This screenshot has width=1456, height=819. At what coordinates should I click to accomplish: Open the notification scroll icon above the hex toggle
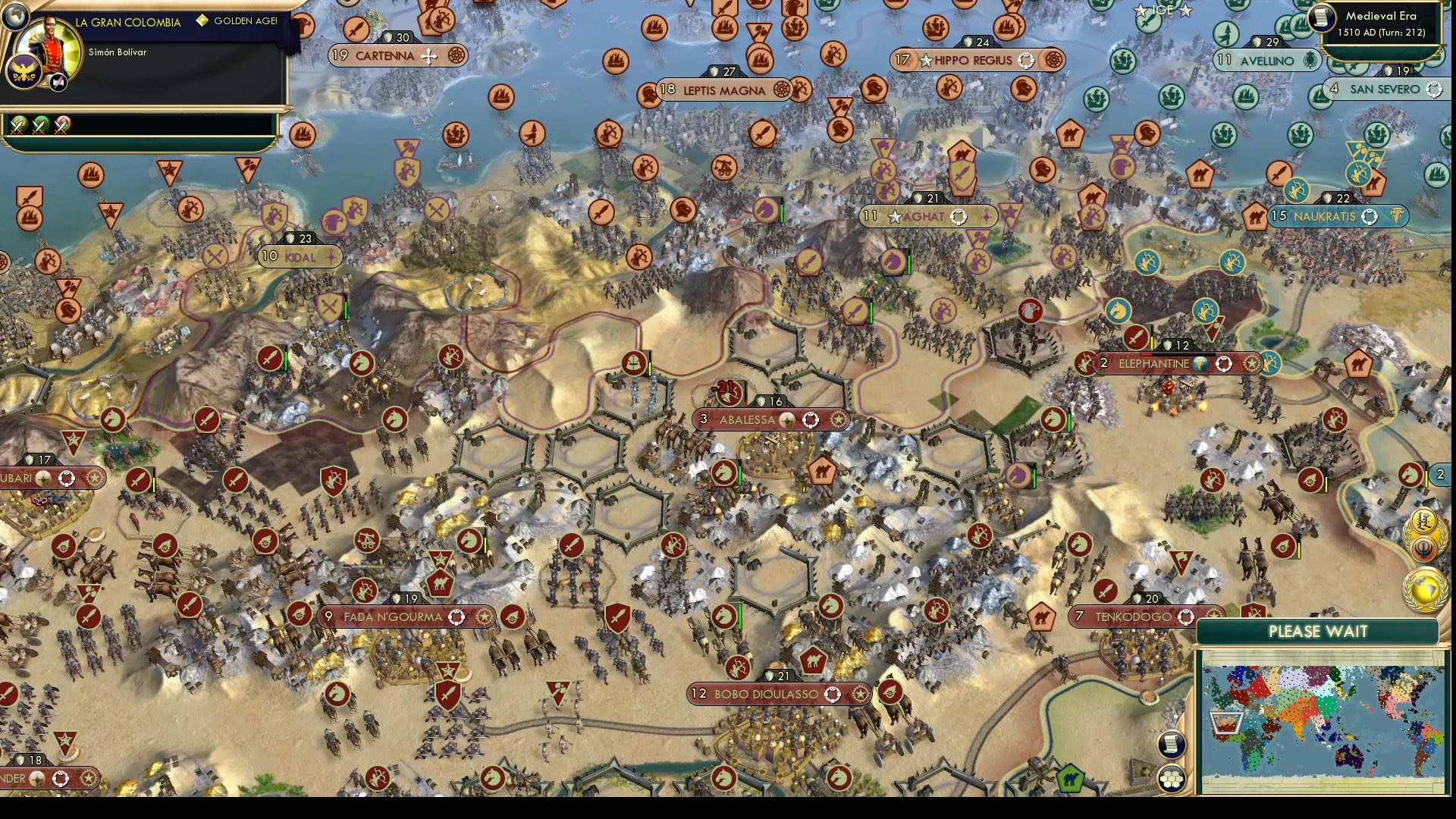[x=1171, y=742]
